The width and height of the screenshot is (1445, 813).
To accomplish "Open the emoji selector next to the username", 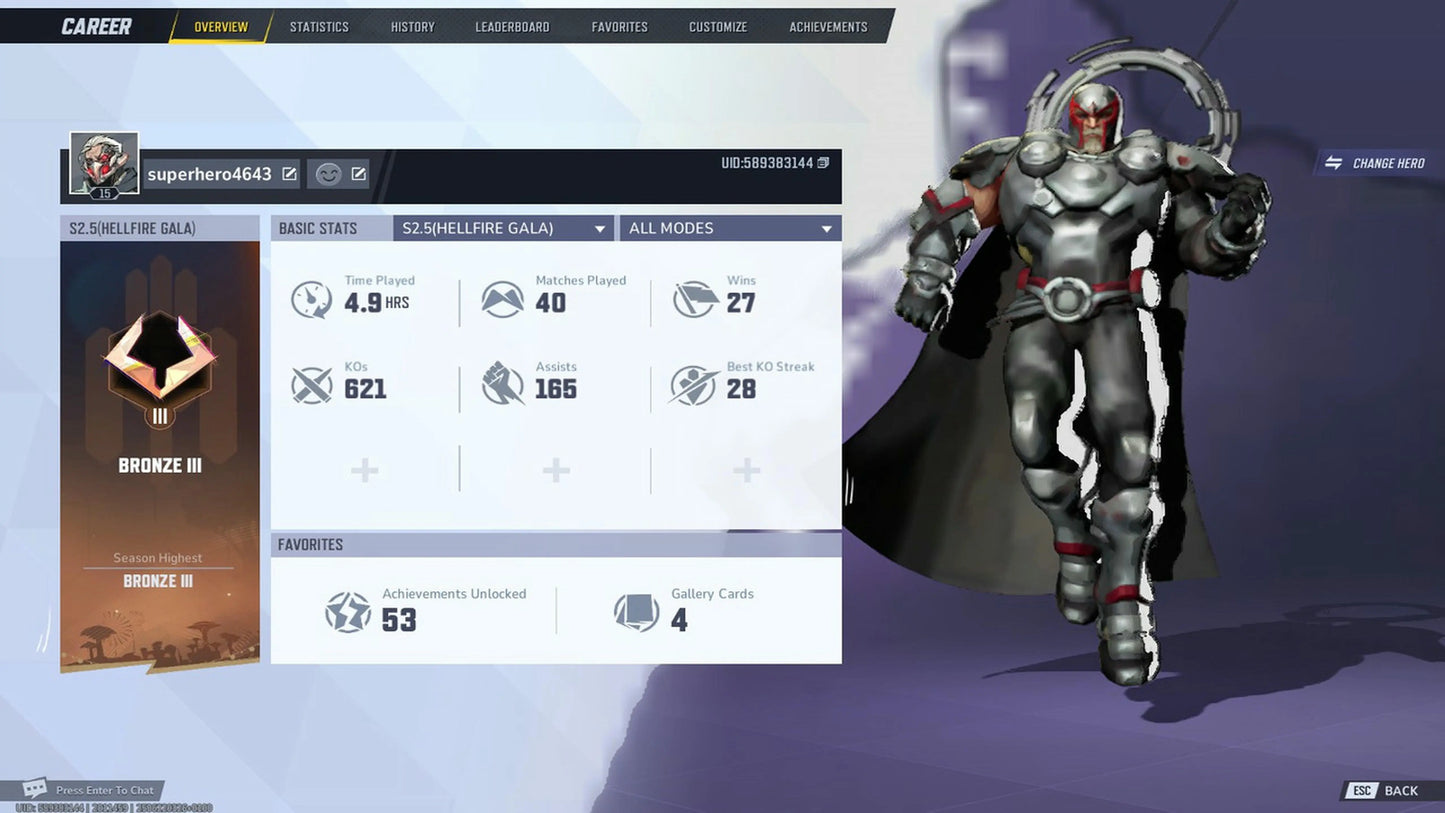I will coord(327,174).
